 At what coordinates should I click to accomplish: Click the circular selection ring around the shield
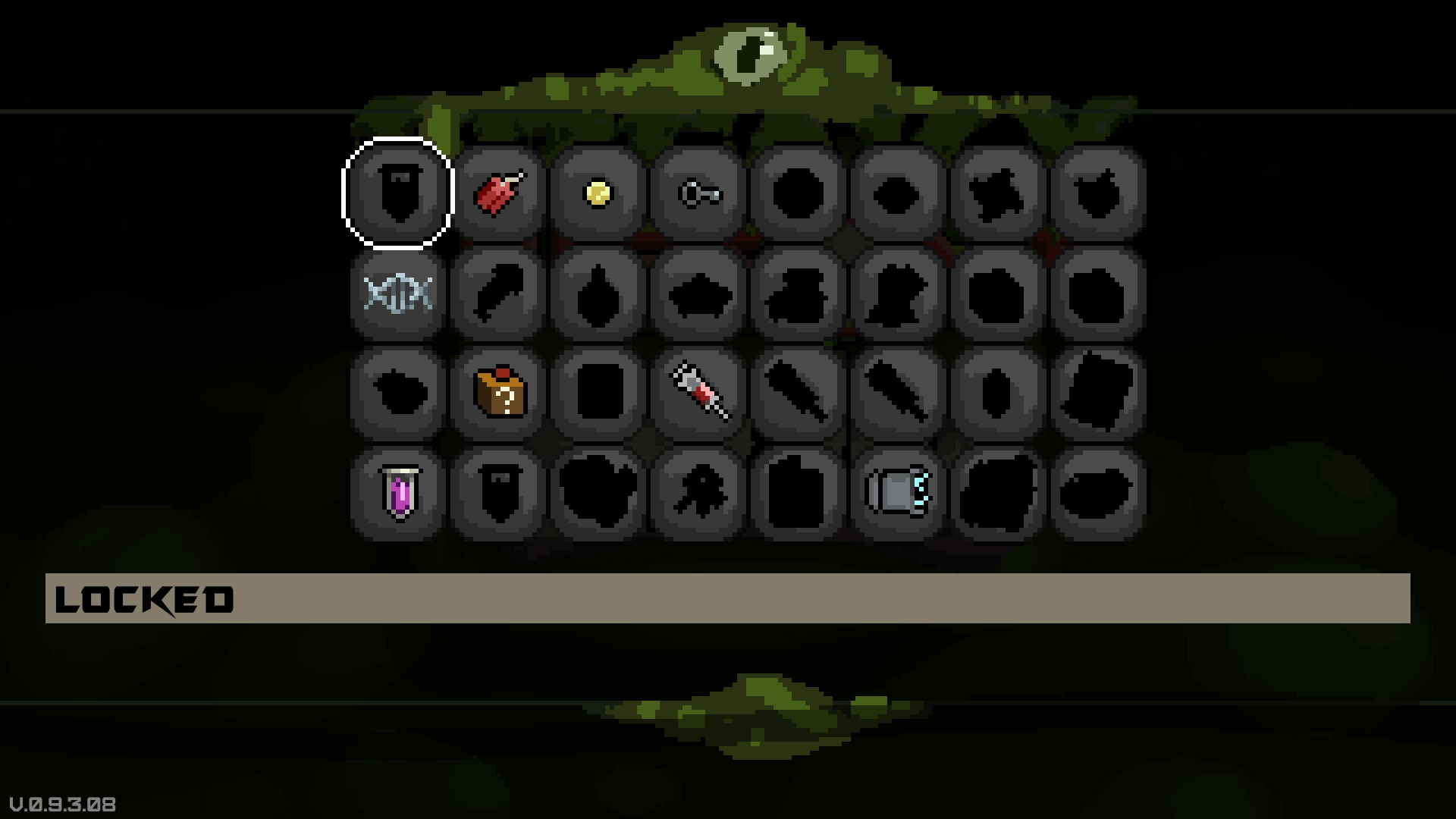click(x=398, y=144)
